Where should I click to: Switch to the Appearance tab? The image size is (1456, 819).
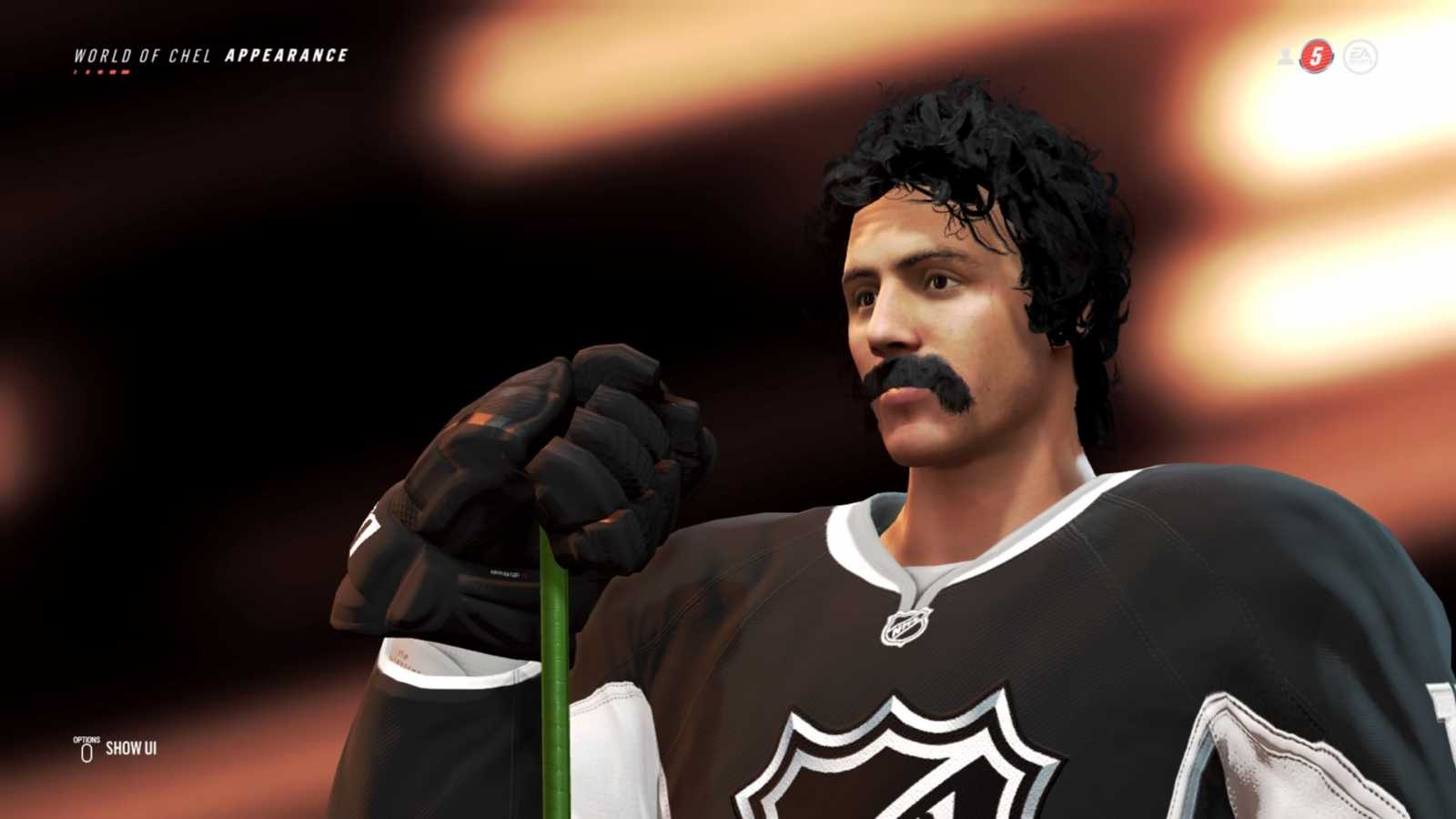tap(288, 54)
